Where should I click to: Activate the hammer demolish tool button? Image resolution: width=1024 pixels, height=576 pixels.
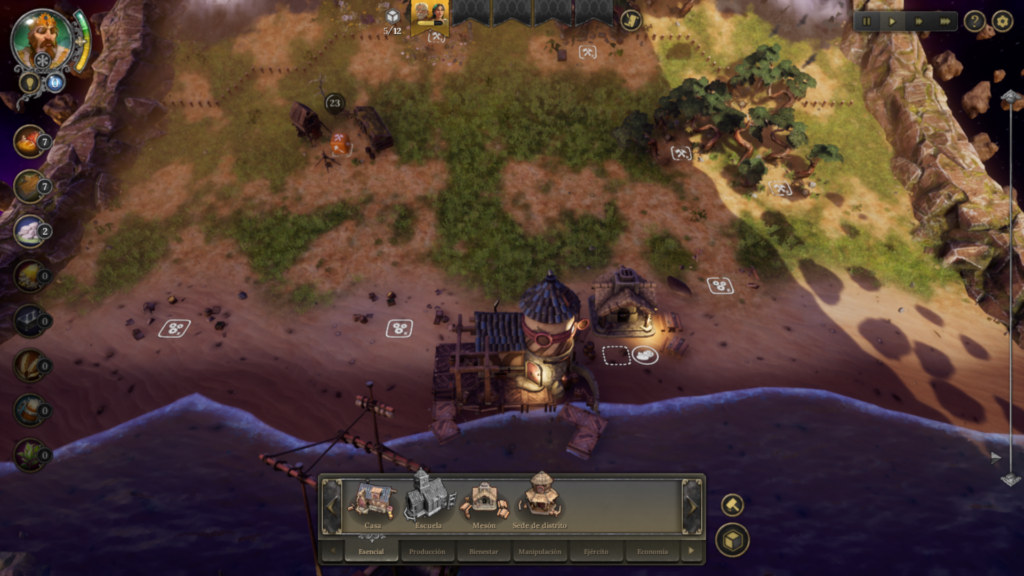(x=732, y=504)
